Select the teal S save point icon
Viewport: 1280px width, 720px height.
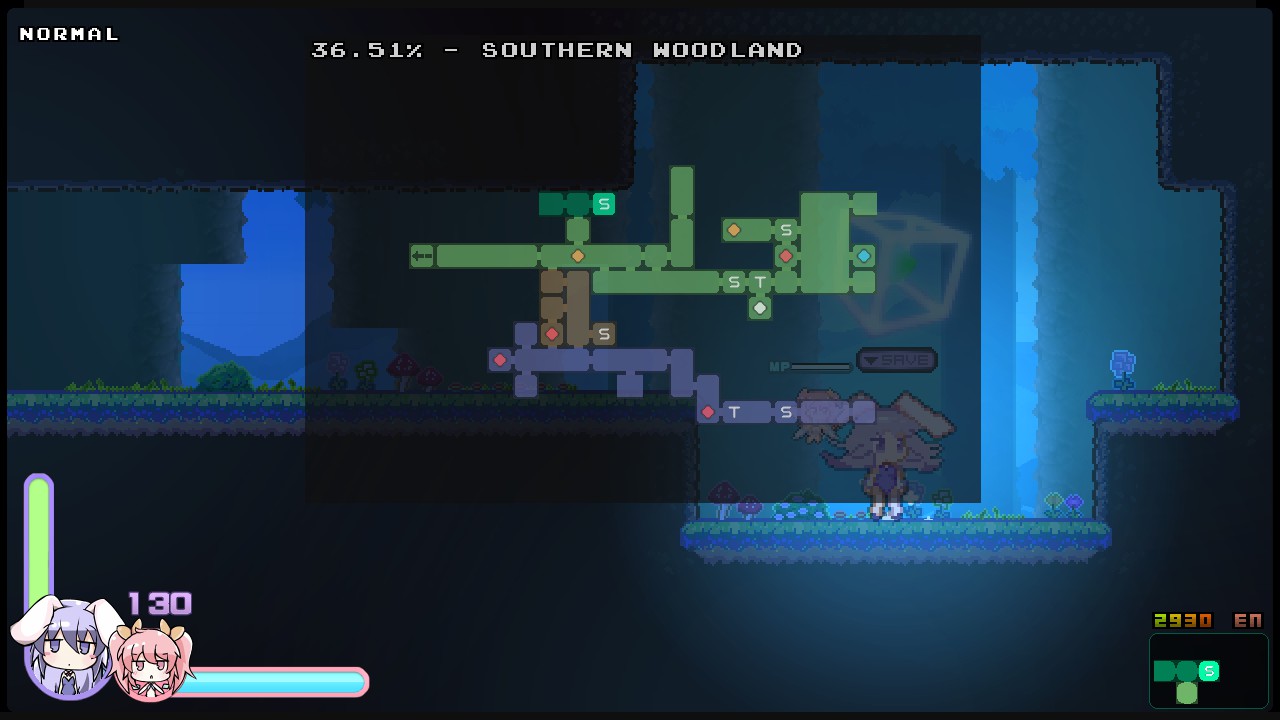coord(604,204)
